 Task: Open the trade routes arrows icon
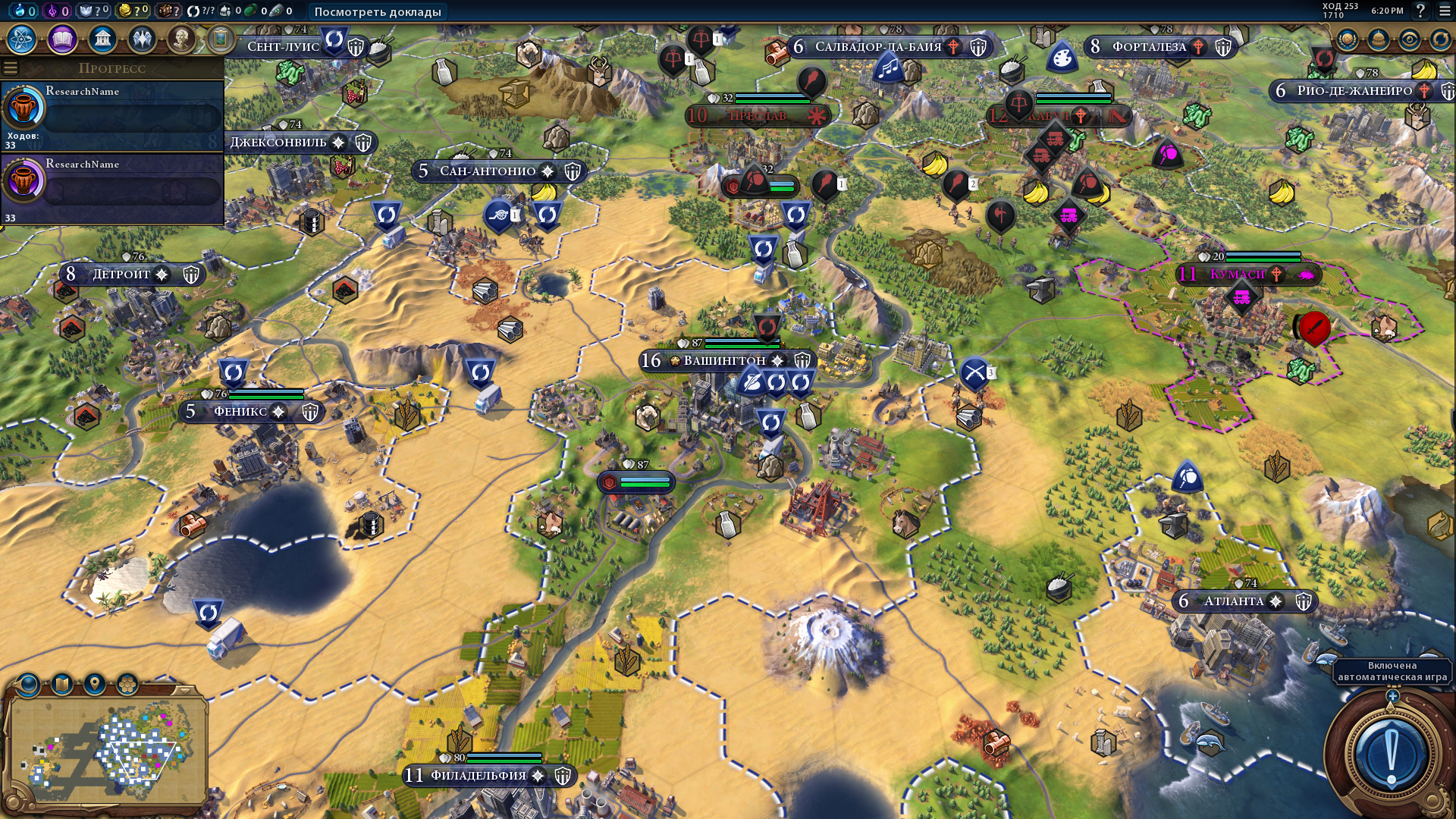(x=1440, y=39)
